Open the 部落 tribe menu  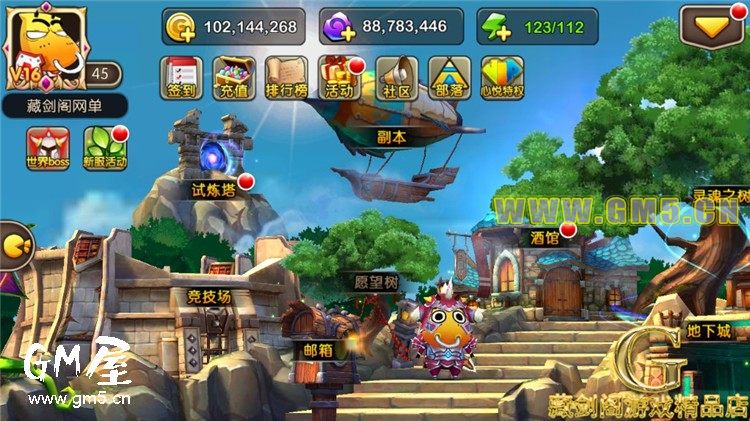coord(449,75)
